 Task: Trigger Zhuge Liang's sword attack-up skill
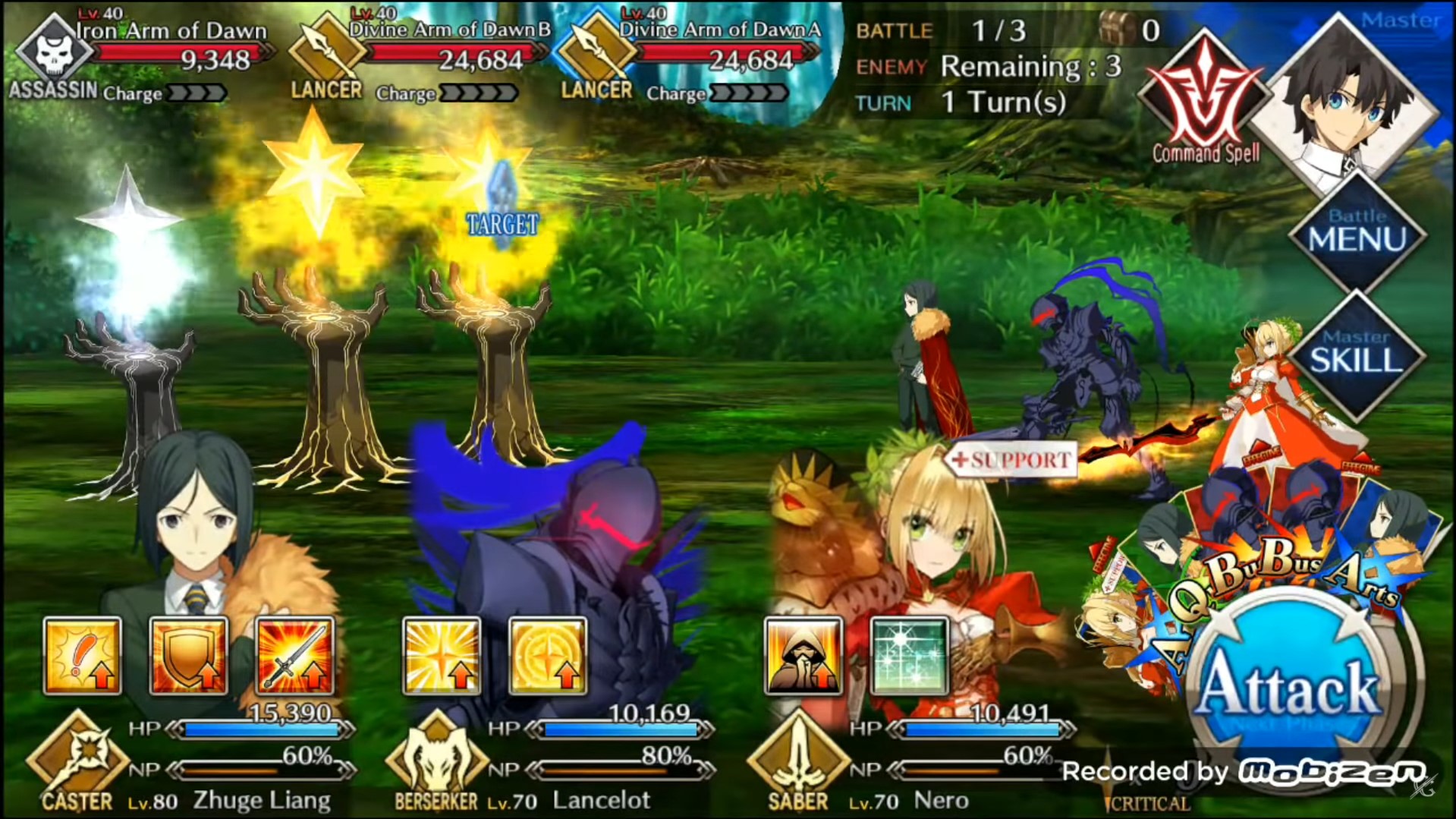pos(294,657)
